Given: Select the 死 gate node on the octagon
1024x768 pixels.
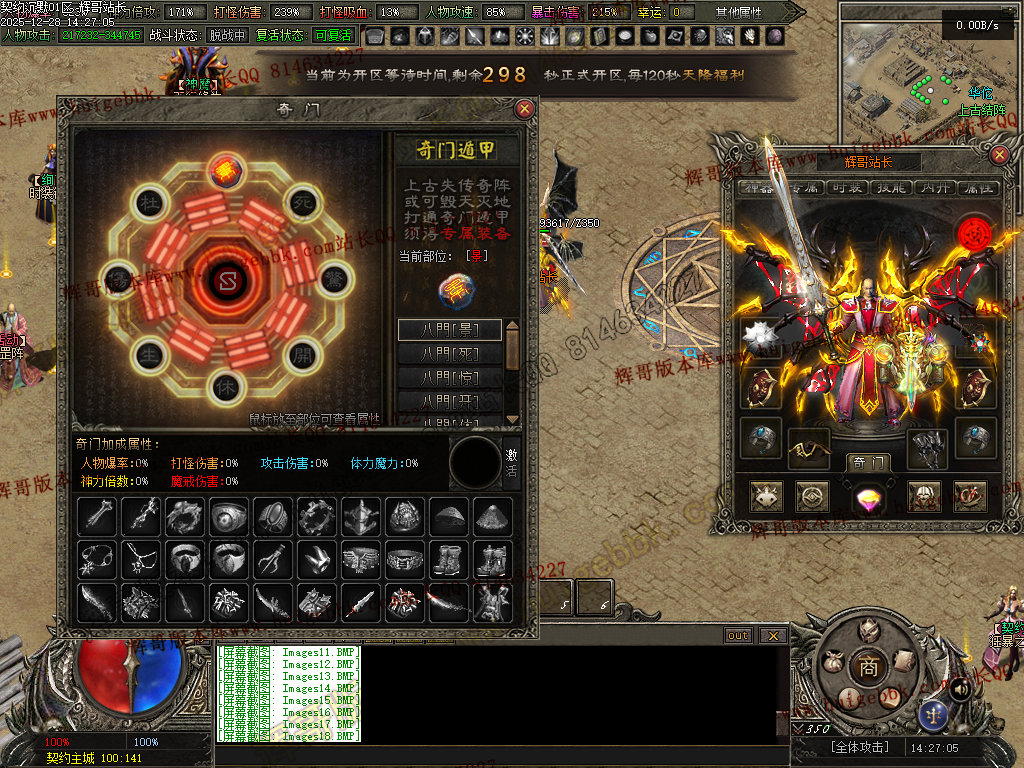Looking at the screenshot, I should tap(303, 203).
